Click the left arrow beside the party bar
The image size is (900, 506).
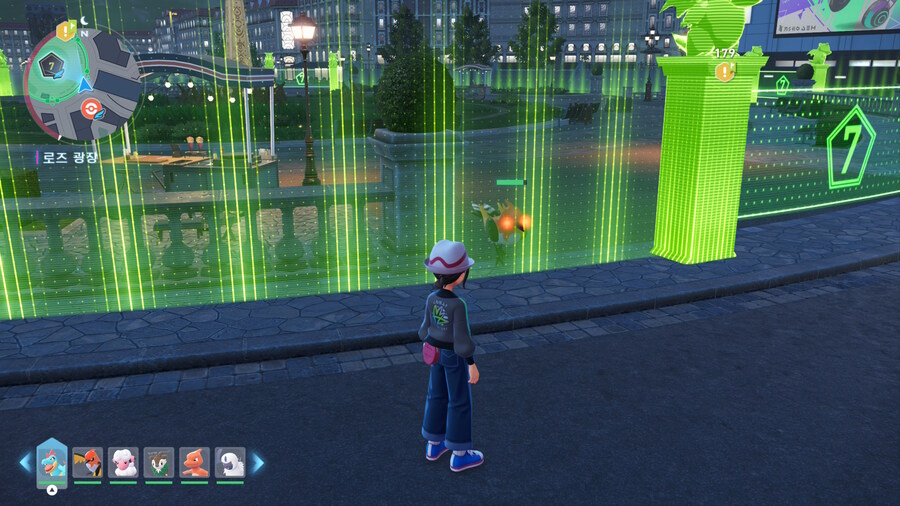pos(25,463)
